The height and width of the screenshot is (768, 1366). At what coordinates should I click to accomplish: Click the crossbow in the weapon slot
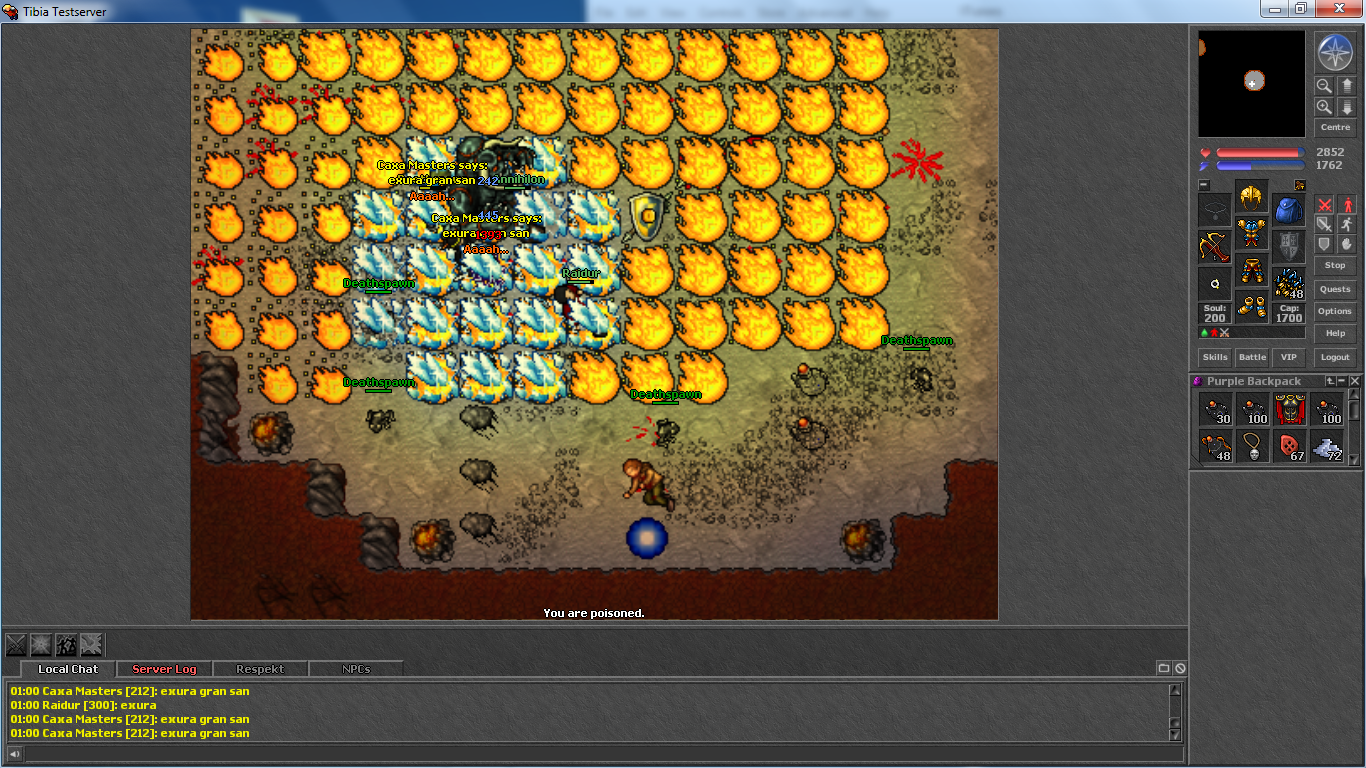[x=1214, y=246]
